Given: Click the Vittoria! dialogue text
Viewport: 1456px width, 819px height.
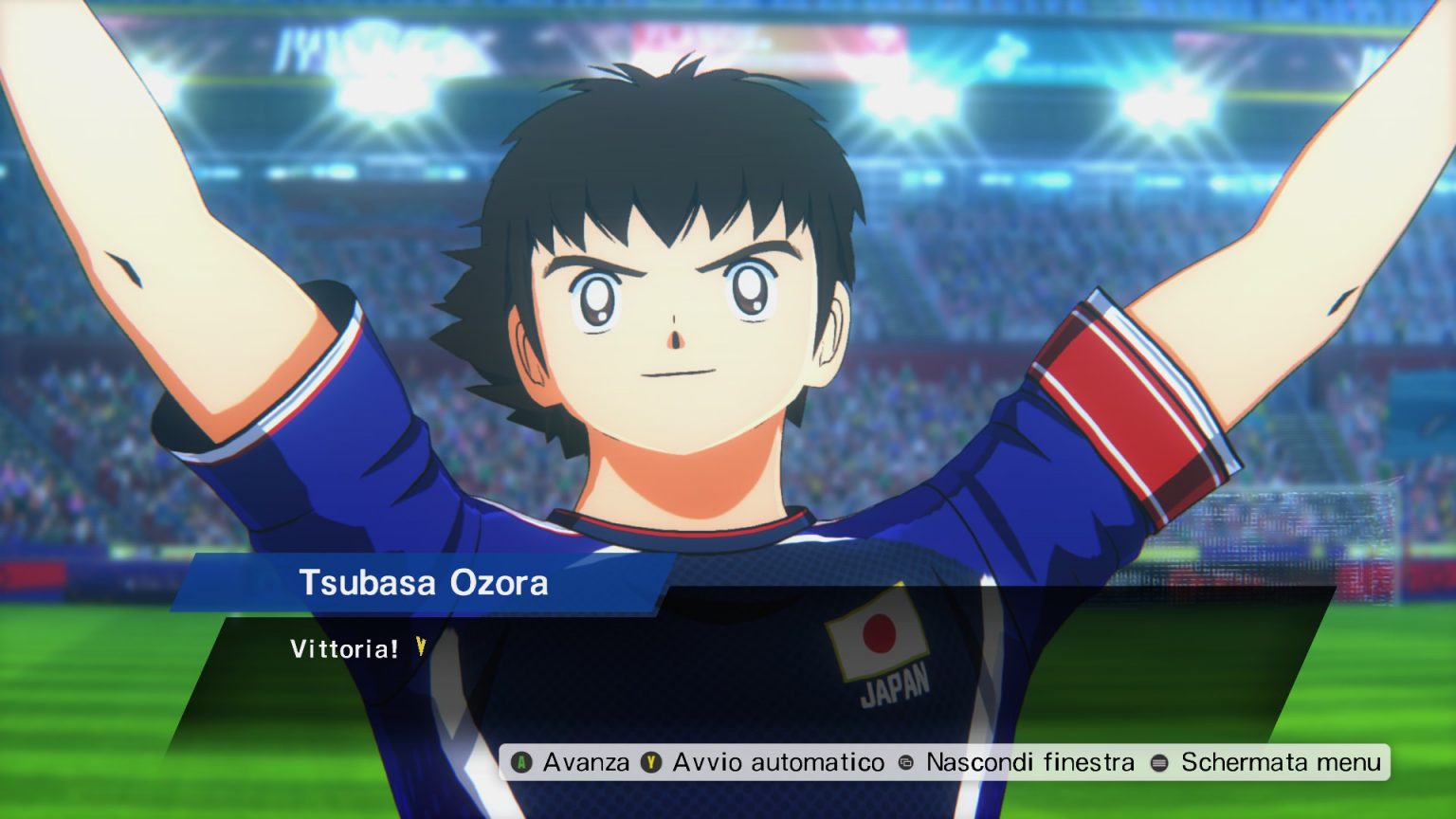Looking at the screenshot, I should click(x=343, y=649).
